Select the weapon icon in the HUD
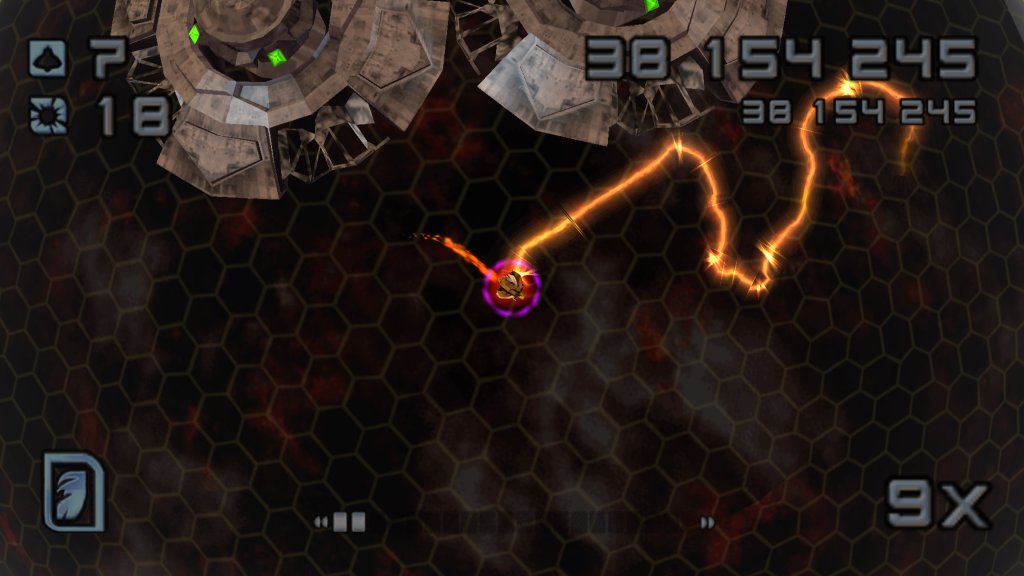Screen dimensions: 1024x576 pyautogui.click(x=74, y=491)
